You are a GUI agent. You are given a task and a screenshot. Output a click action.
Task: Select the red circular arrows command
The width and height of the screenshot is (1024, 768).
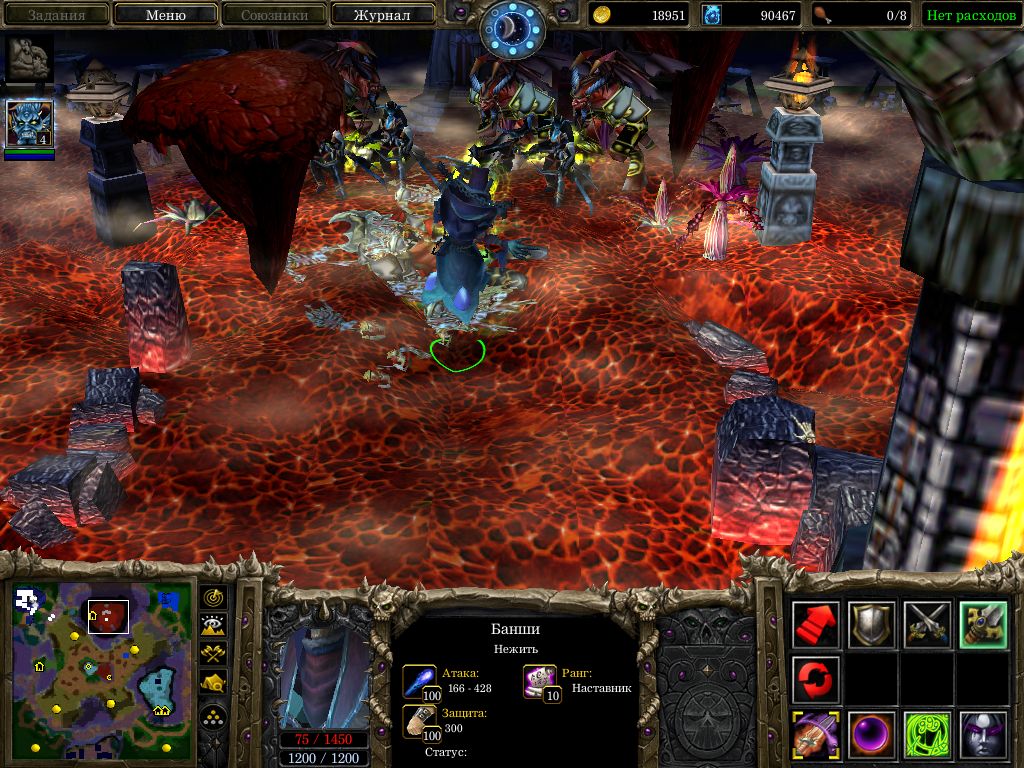click(x=816, y=680)
